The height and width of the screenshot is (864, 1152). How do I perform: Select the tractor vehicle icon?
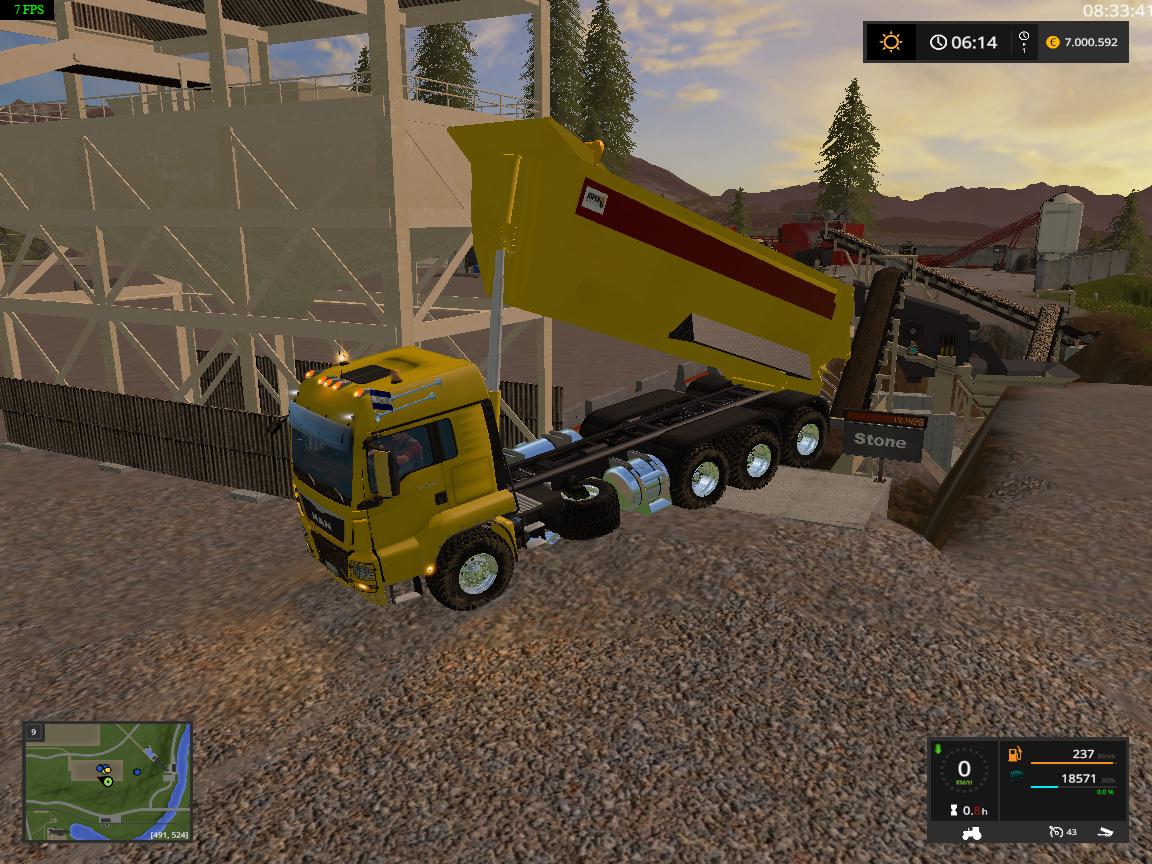pos(971,832)
